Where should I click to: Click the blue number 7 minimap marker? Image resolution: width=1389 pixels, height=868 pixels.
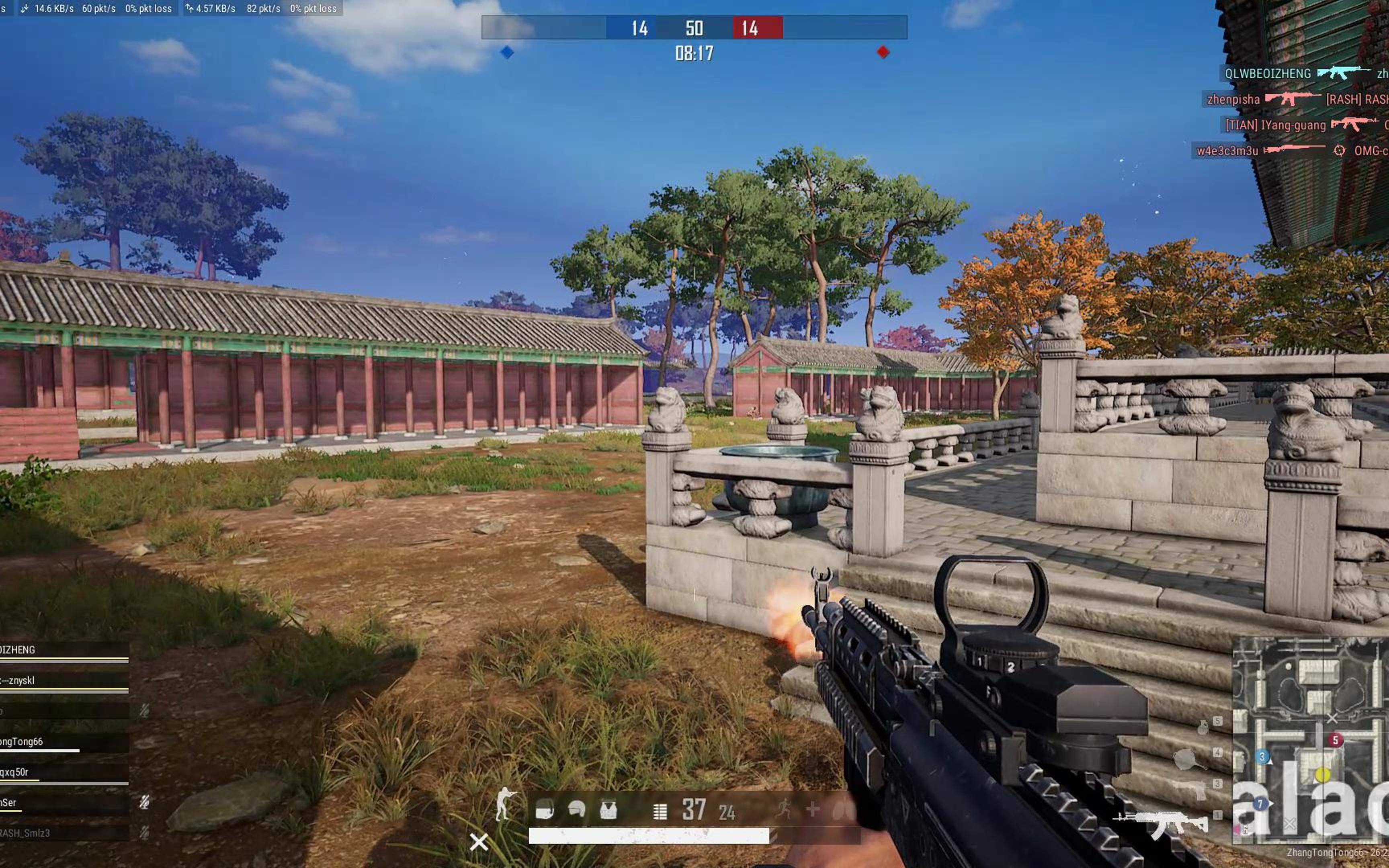[x=1259, y=804]
